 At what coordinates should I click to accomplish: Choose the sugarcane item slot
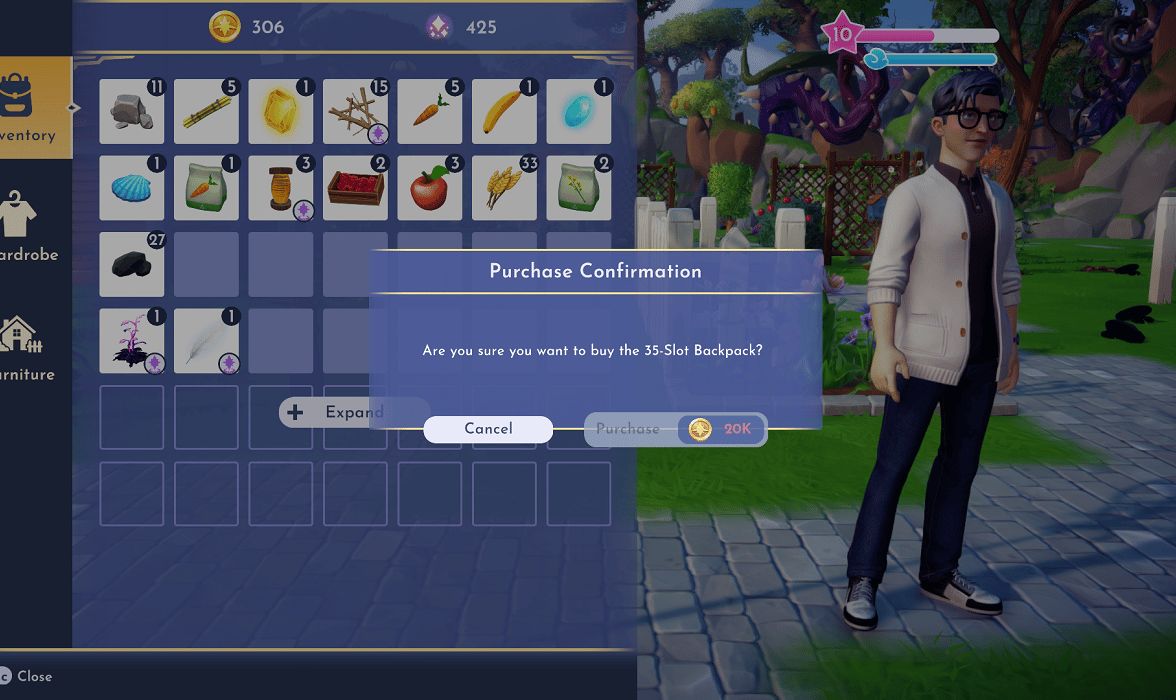click(x=206, y=112)
